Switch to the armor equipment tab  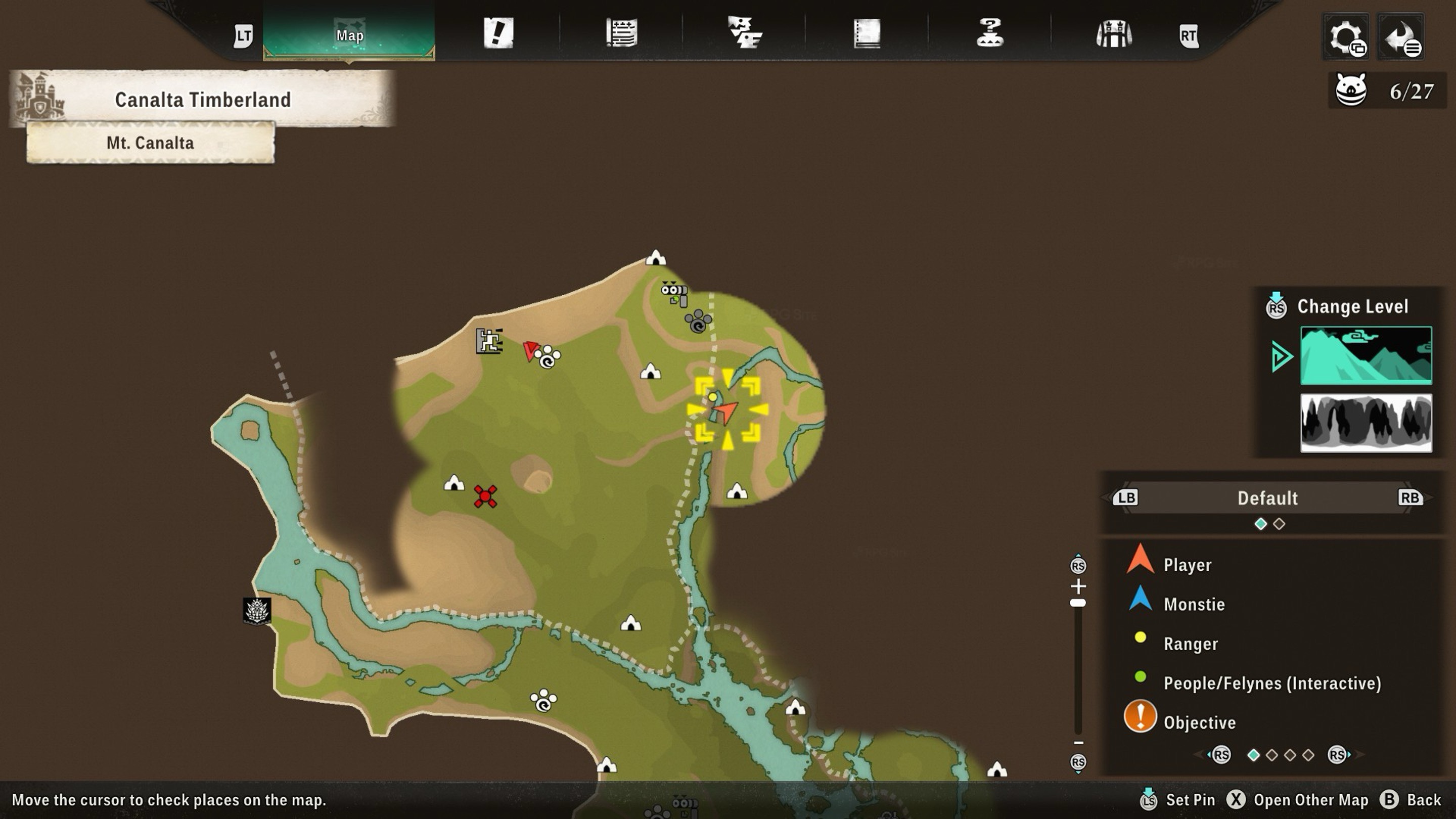click(x=1113, y=33)
